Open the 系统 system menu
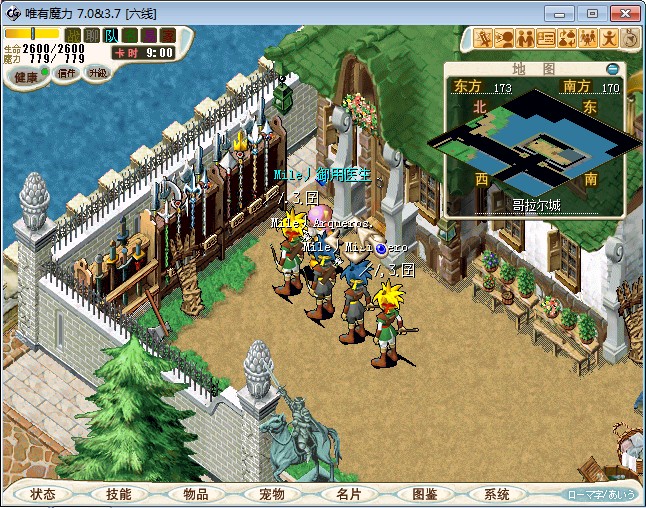The height and width of the screenshot is (508, 646). [x=497, y=494]
